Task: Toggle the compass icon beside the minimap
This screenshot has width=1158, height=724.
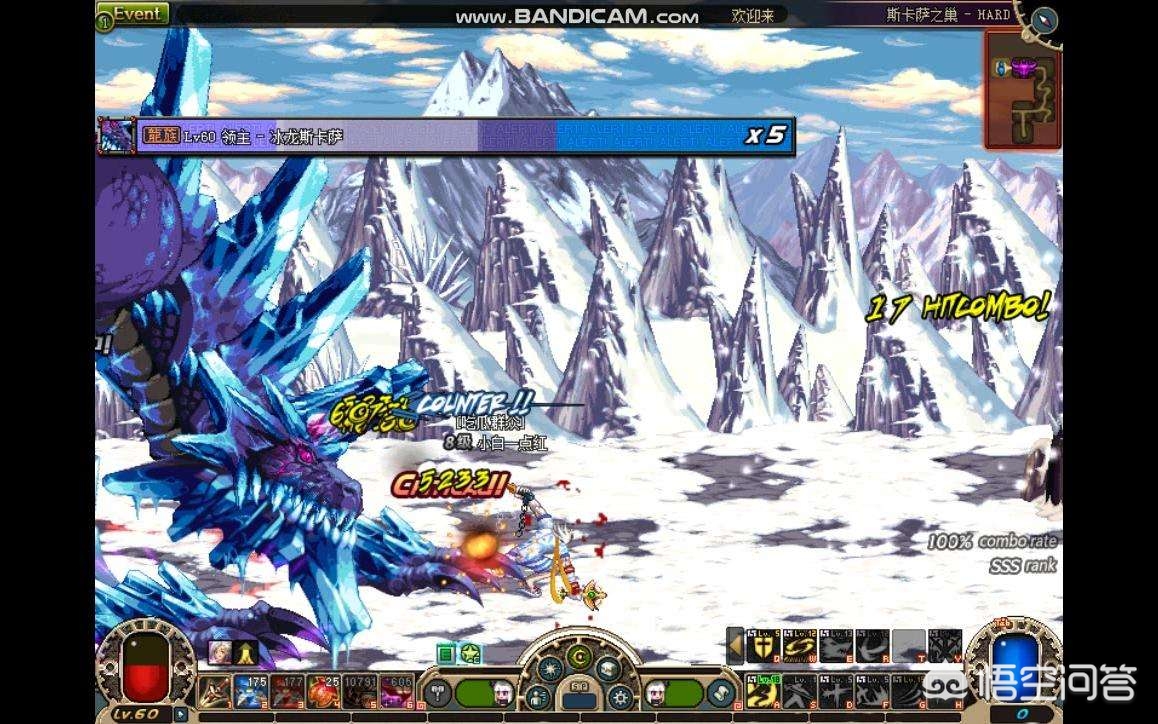Action: point(1044,20)
